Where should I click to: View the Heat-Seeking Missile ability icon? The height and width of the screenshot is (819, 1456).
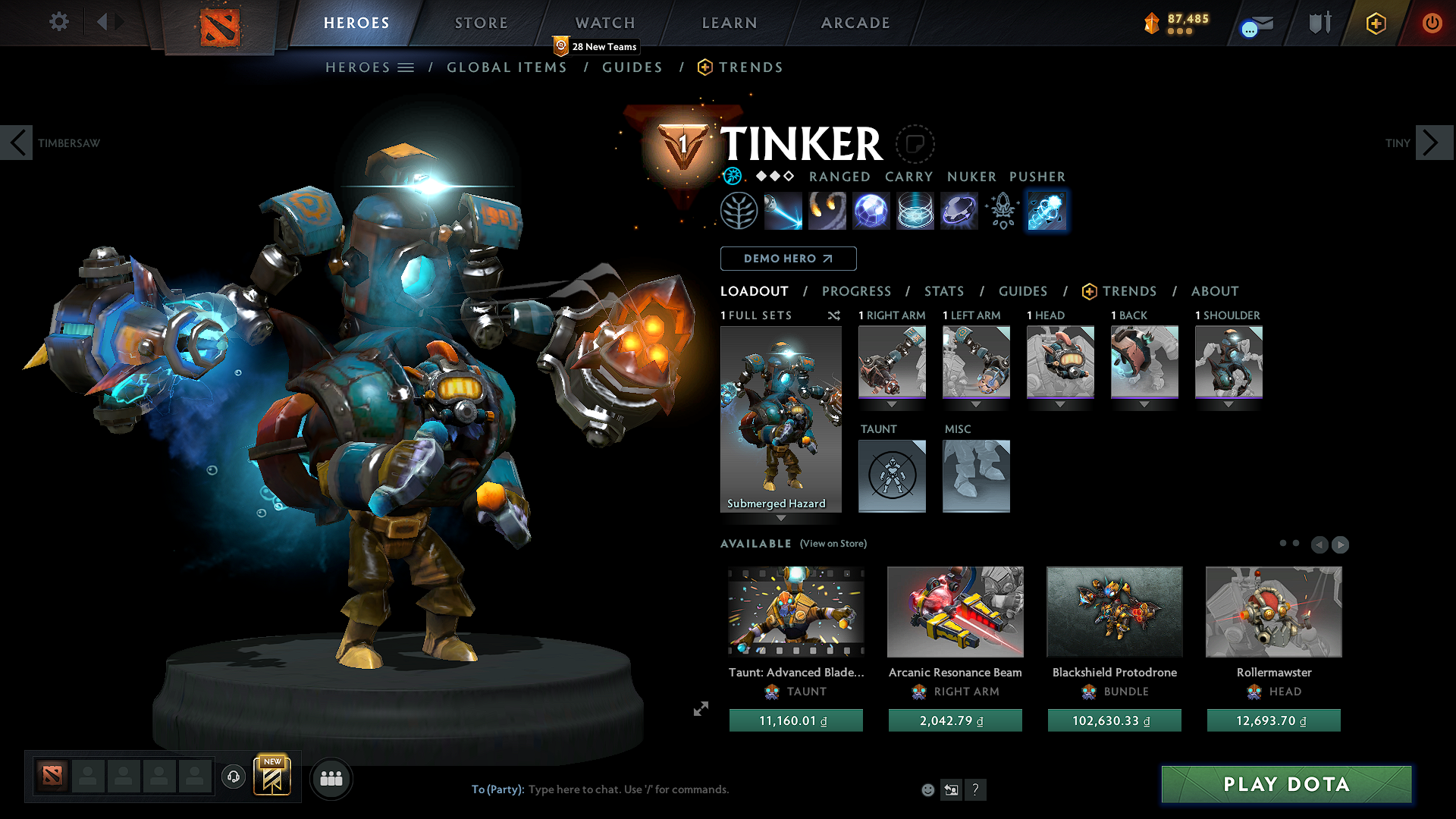(827, 210)
